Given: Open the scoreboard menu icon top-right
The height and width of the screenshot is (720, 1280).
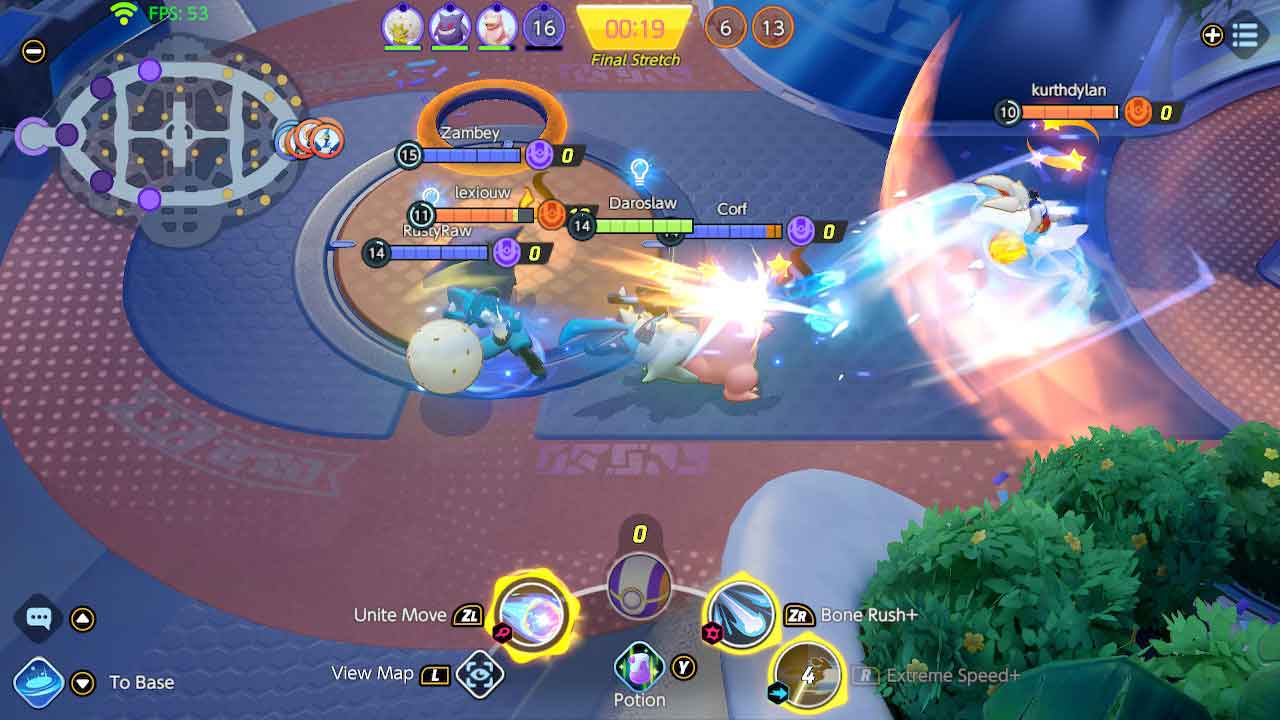Looking at the screenshot, I should pyautogui.click(x=1246, y=33).
